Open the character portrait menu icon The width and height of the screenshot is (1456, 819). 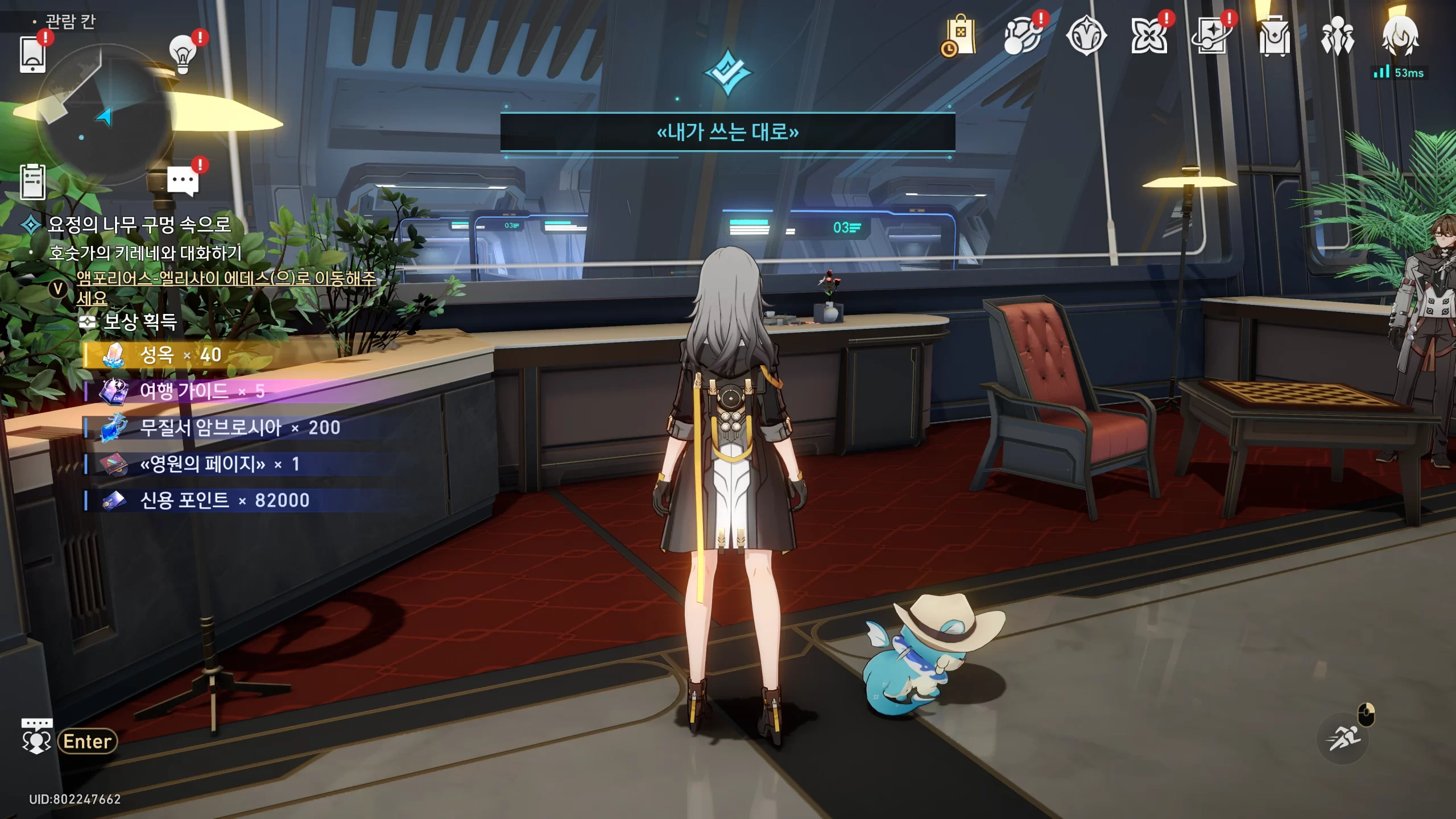pyautogui.click(x=1400, y=35)
